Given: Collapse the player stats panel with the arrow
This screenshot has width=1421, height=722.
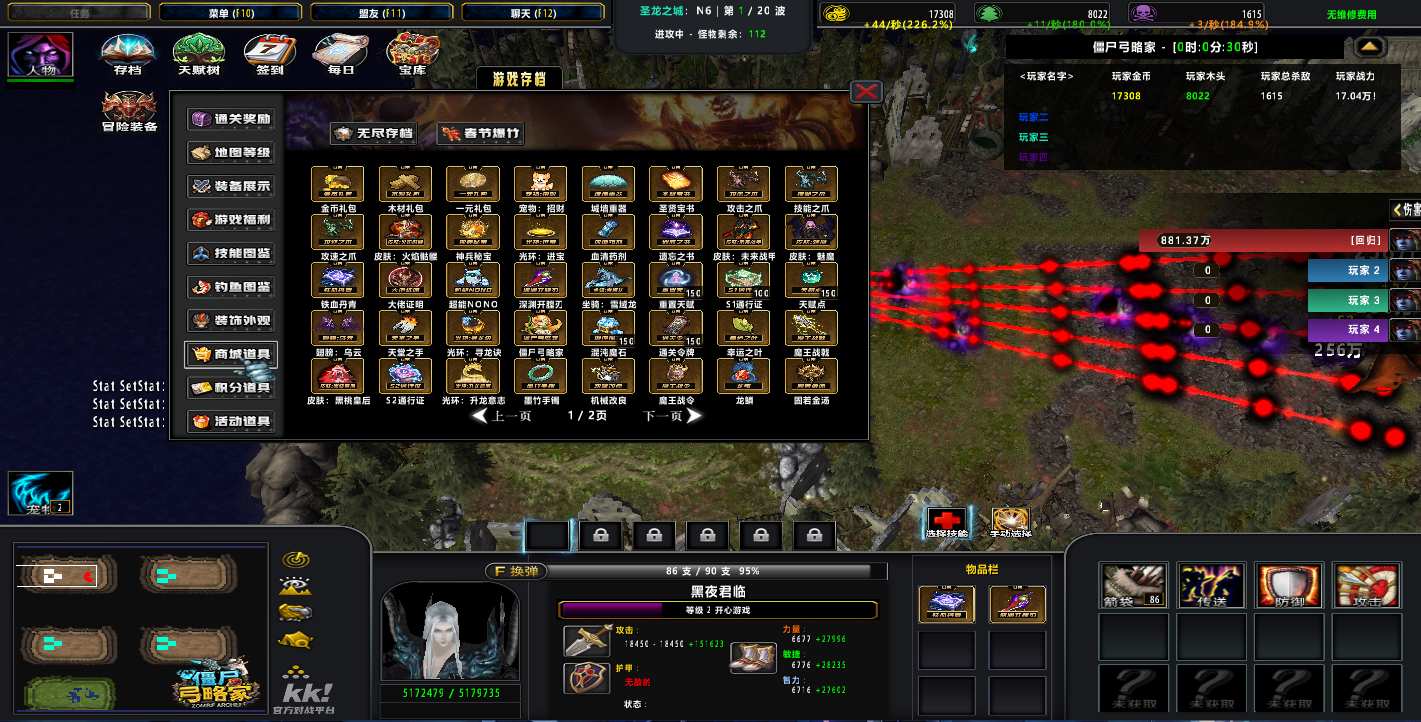Looking at the screenshot, I should point(1368,46).
